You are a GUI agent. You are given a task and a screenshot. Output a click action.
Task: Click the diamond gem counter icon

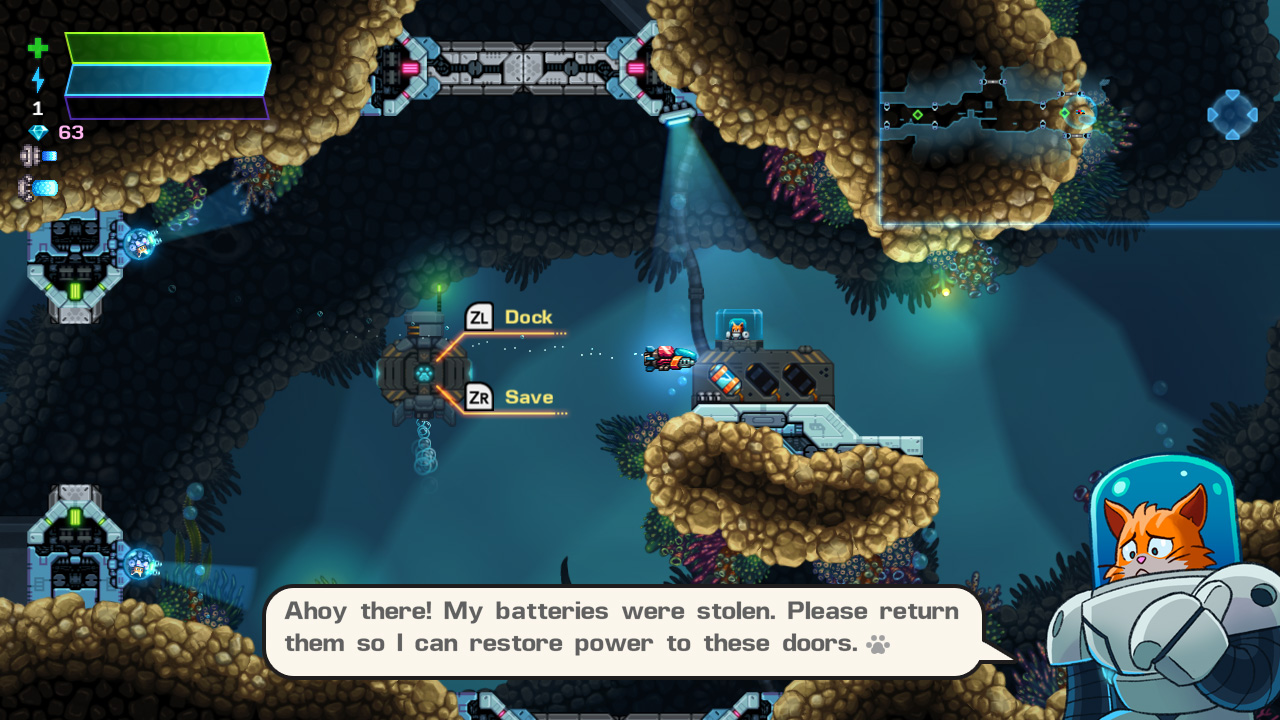[38, 131]
